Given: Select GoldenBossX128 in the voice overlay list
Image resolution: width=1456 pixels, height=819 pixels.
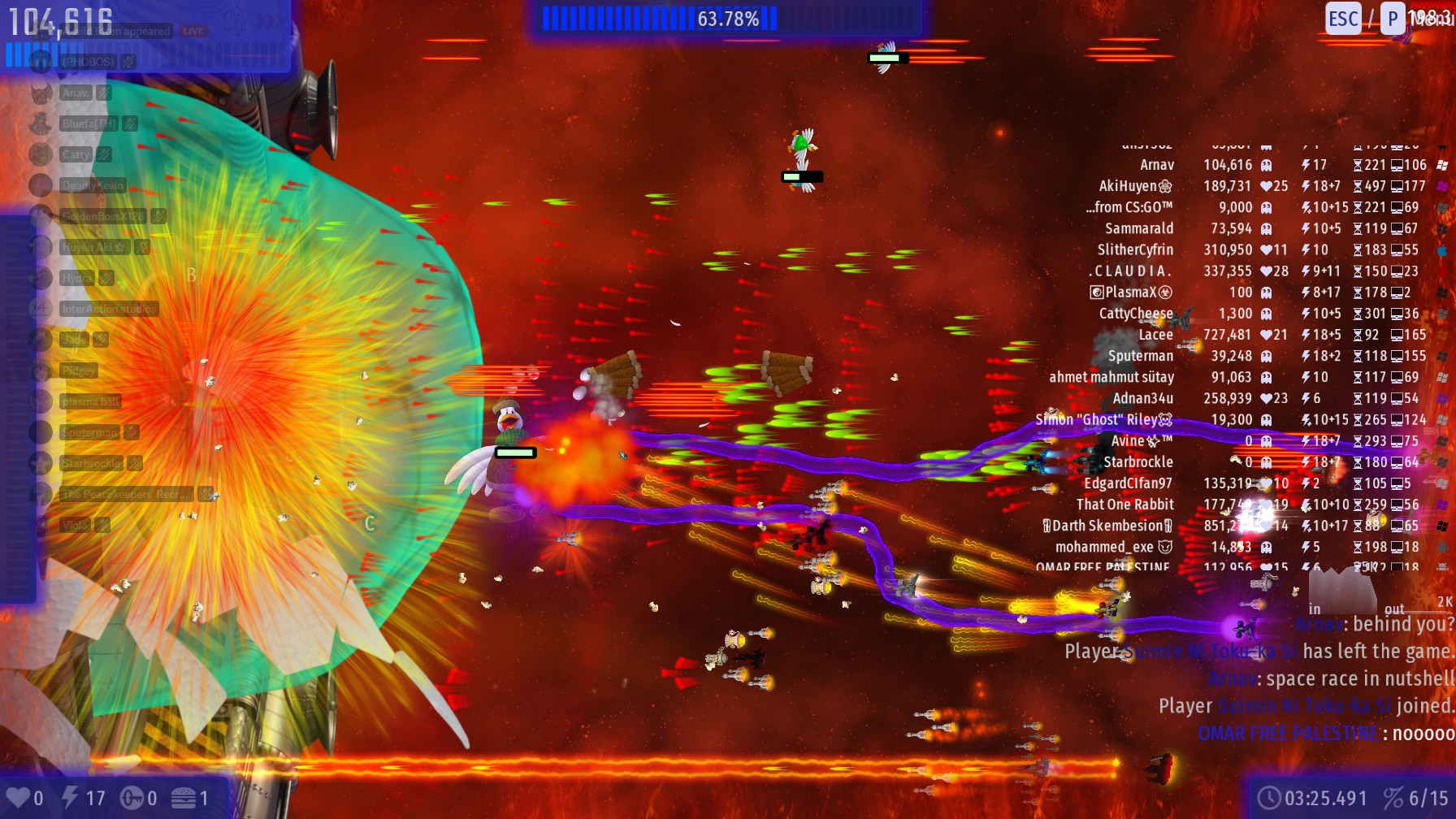Looking at the screenshot, I should click(102, 216).
